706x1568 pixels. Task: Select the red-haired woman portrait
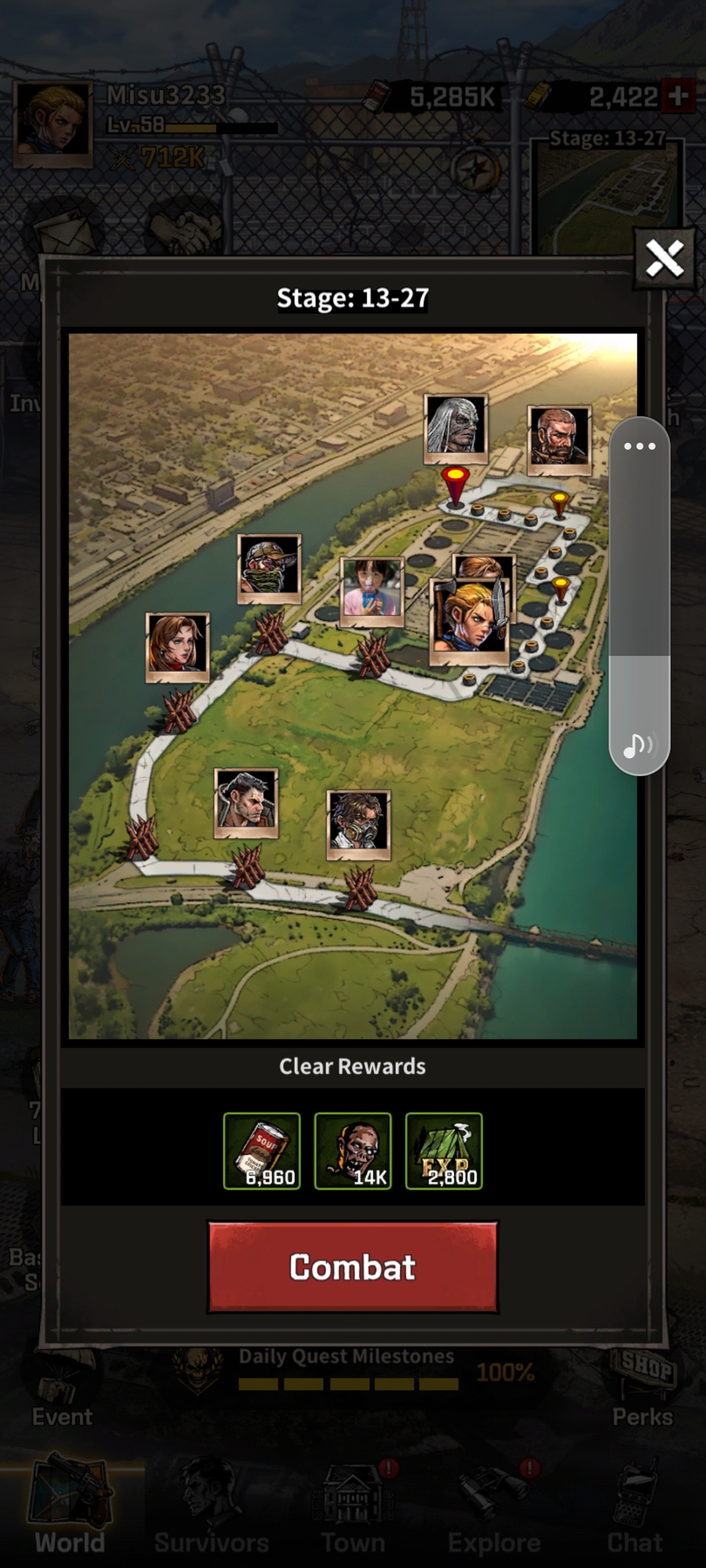(x=177, y=646)
